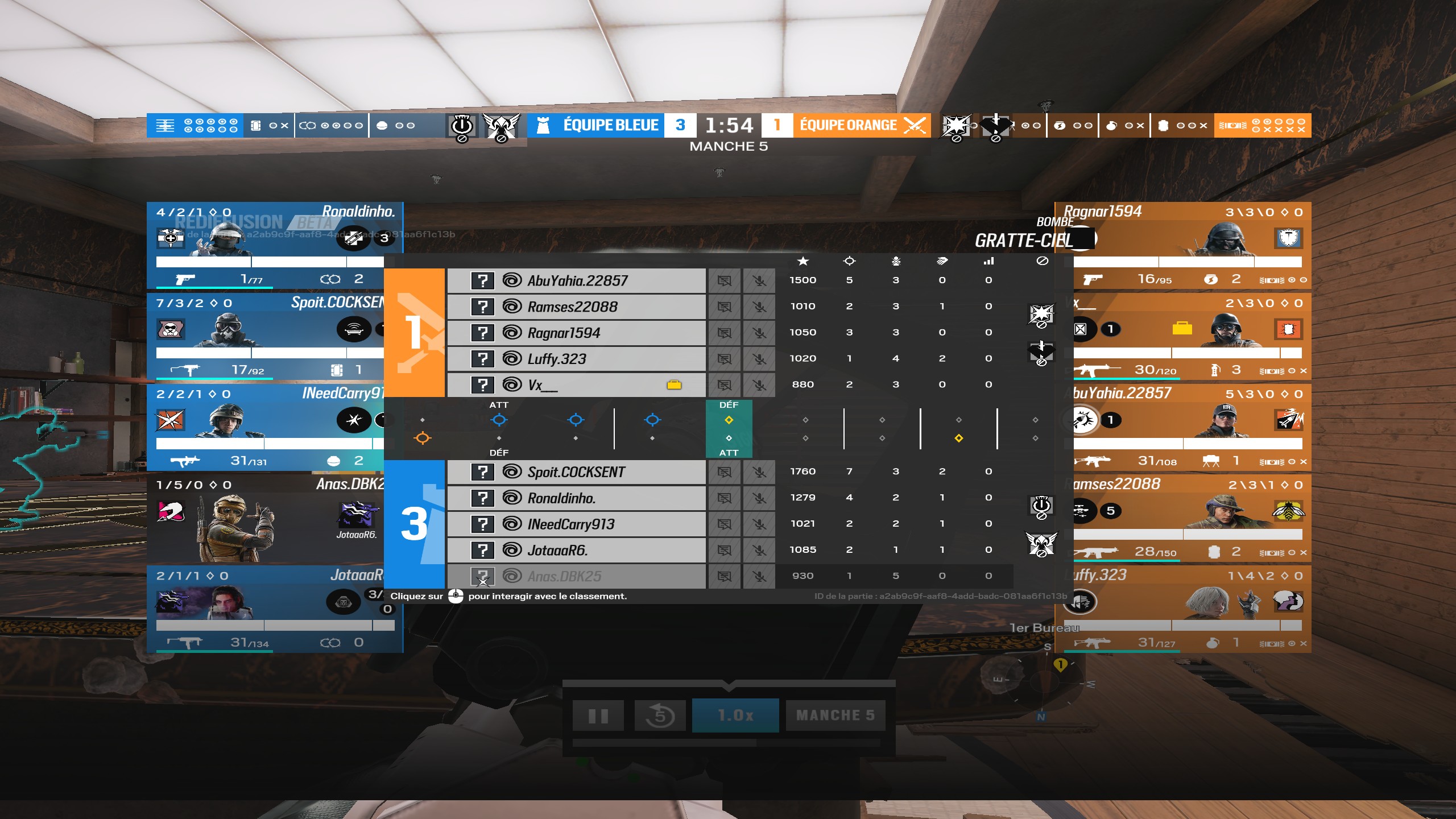Disable text chat from Ronaldinho.
This screenshot has width=1456, height=819.
coord(724,498)
